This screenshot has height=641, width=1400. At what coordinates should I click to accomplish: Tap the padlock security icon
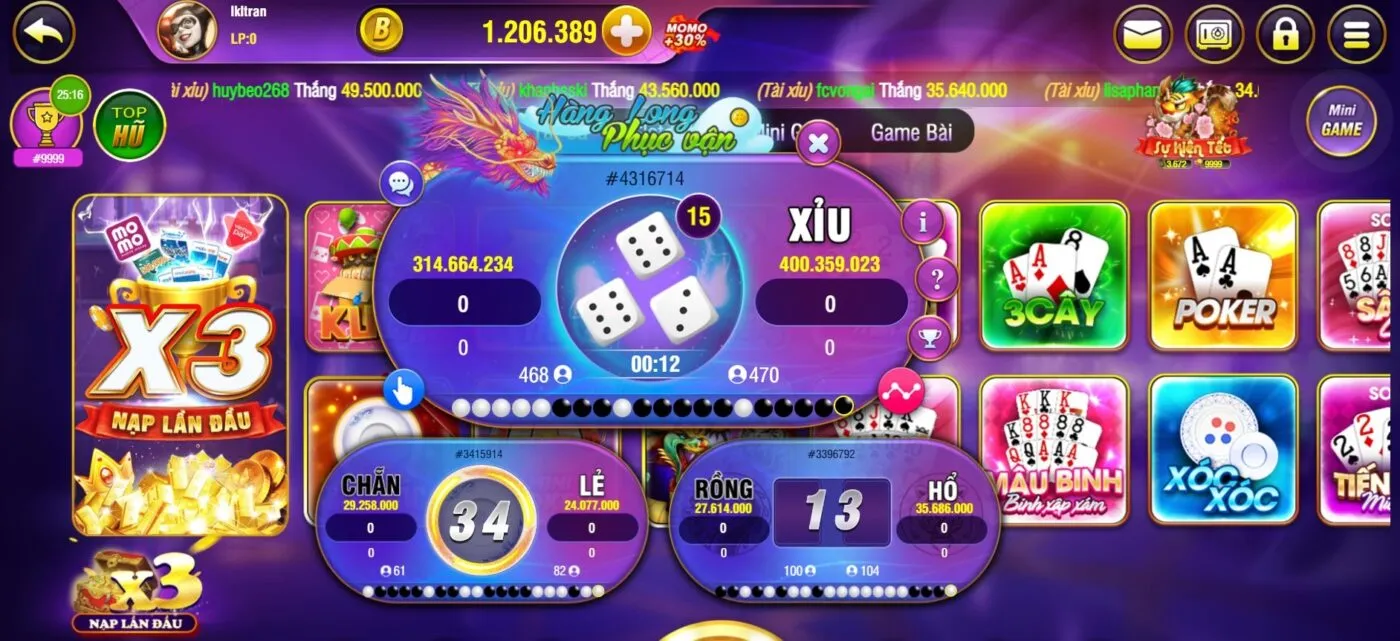(1285, 34)
